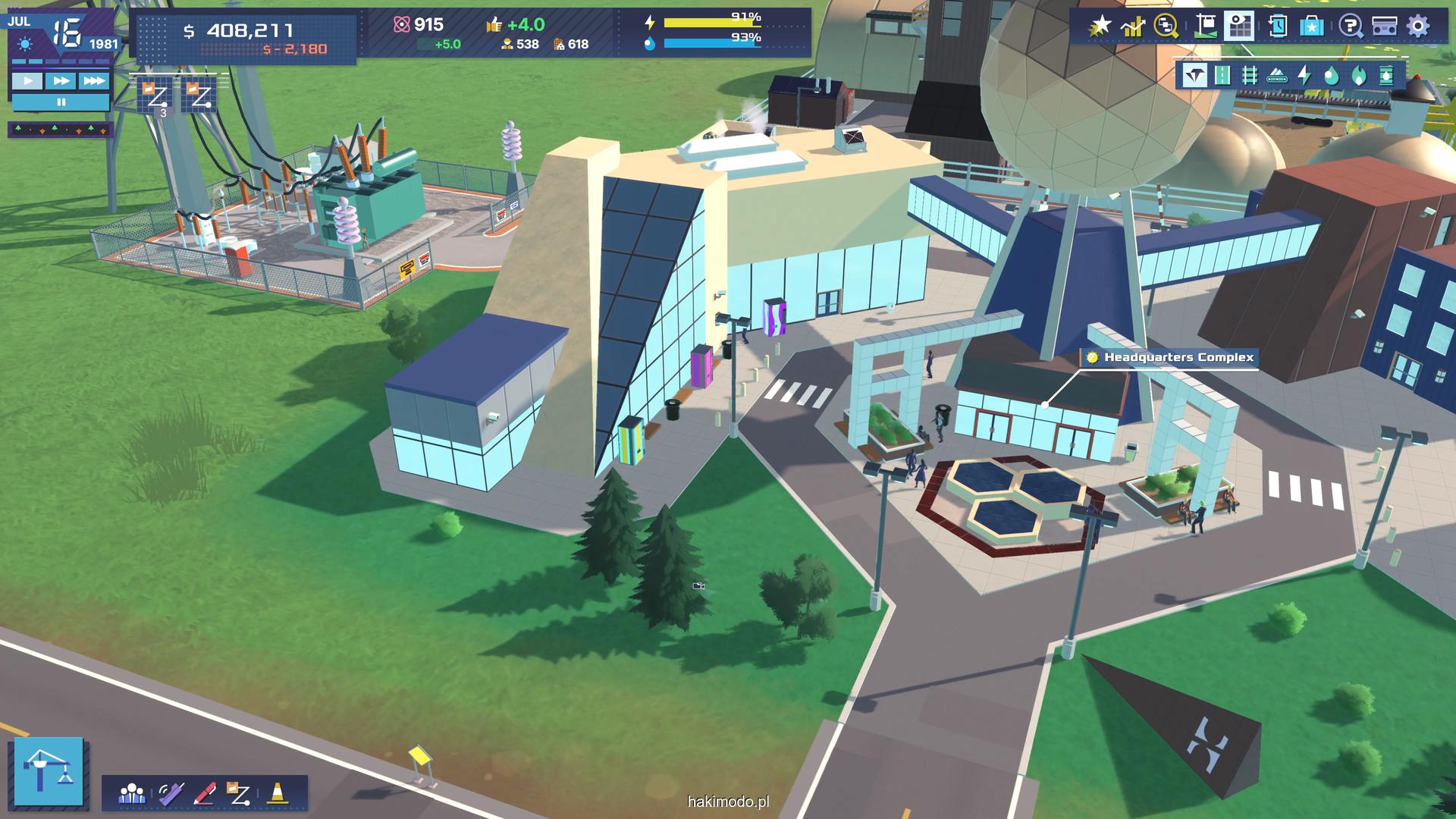Open the settings gear menu
Viewport: 1456px width, 819px height.
pyautogui.click(x=1418, y=27)
